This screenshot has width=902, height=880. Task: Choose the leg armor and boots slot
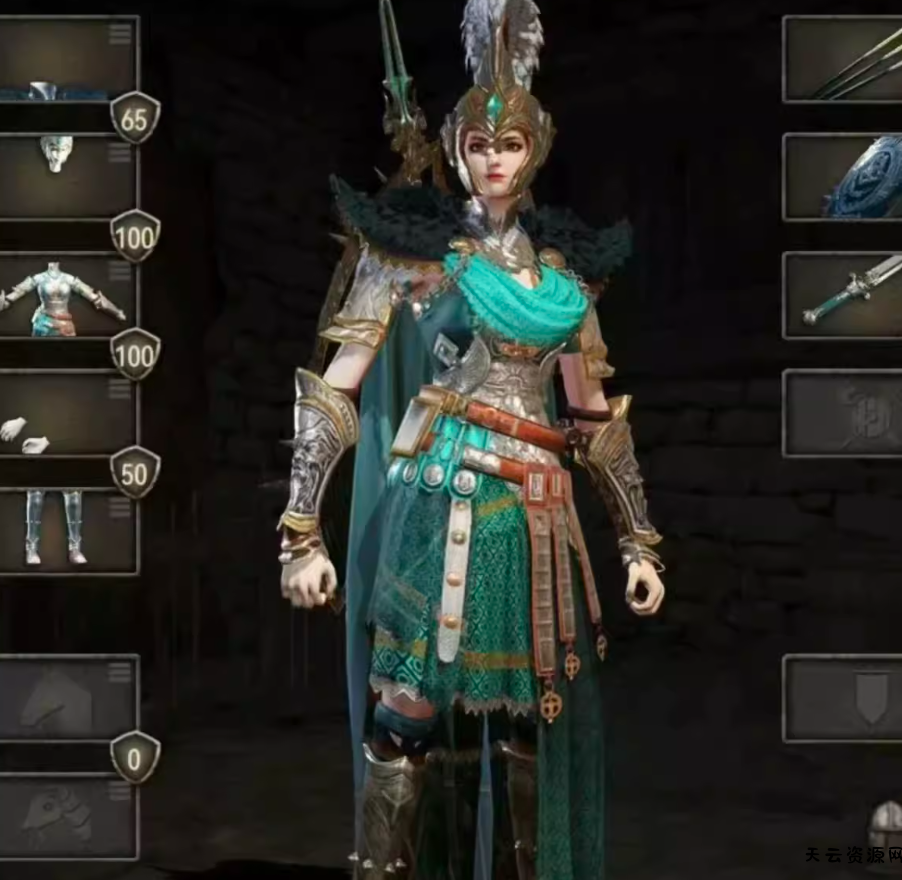tap(65, 528)
